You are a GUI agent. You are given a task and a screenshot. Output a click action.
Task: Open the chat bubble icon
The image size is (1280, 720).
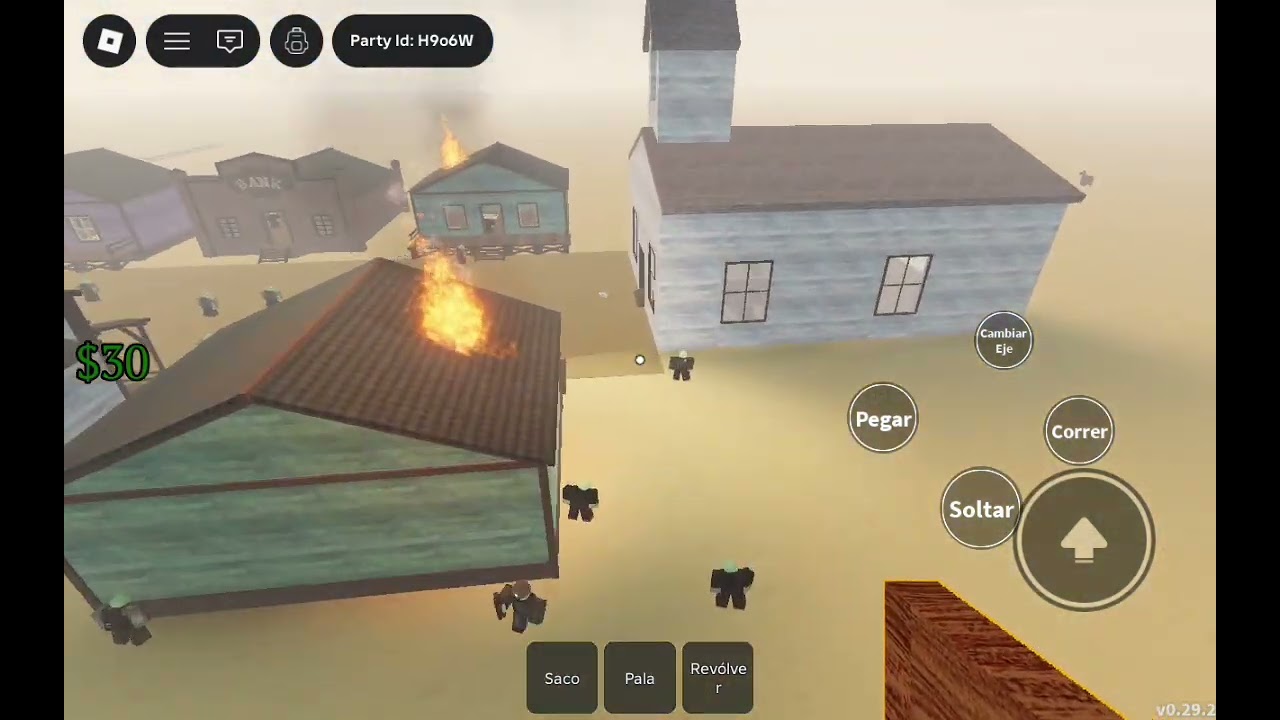(230, 41)
